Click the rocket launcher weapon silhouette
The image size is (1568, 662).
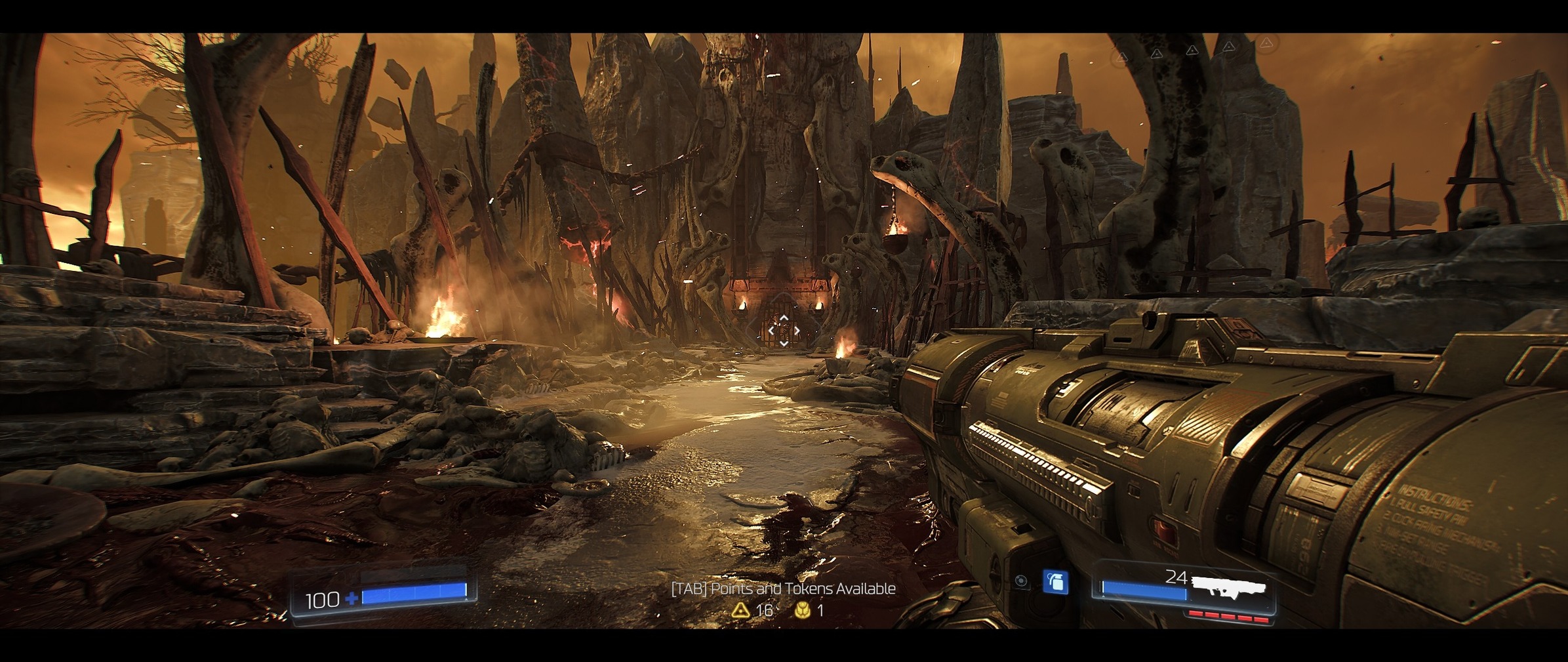click(1228, 586)
